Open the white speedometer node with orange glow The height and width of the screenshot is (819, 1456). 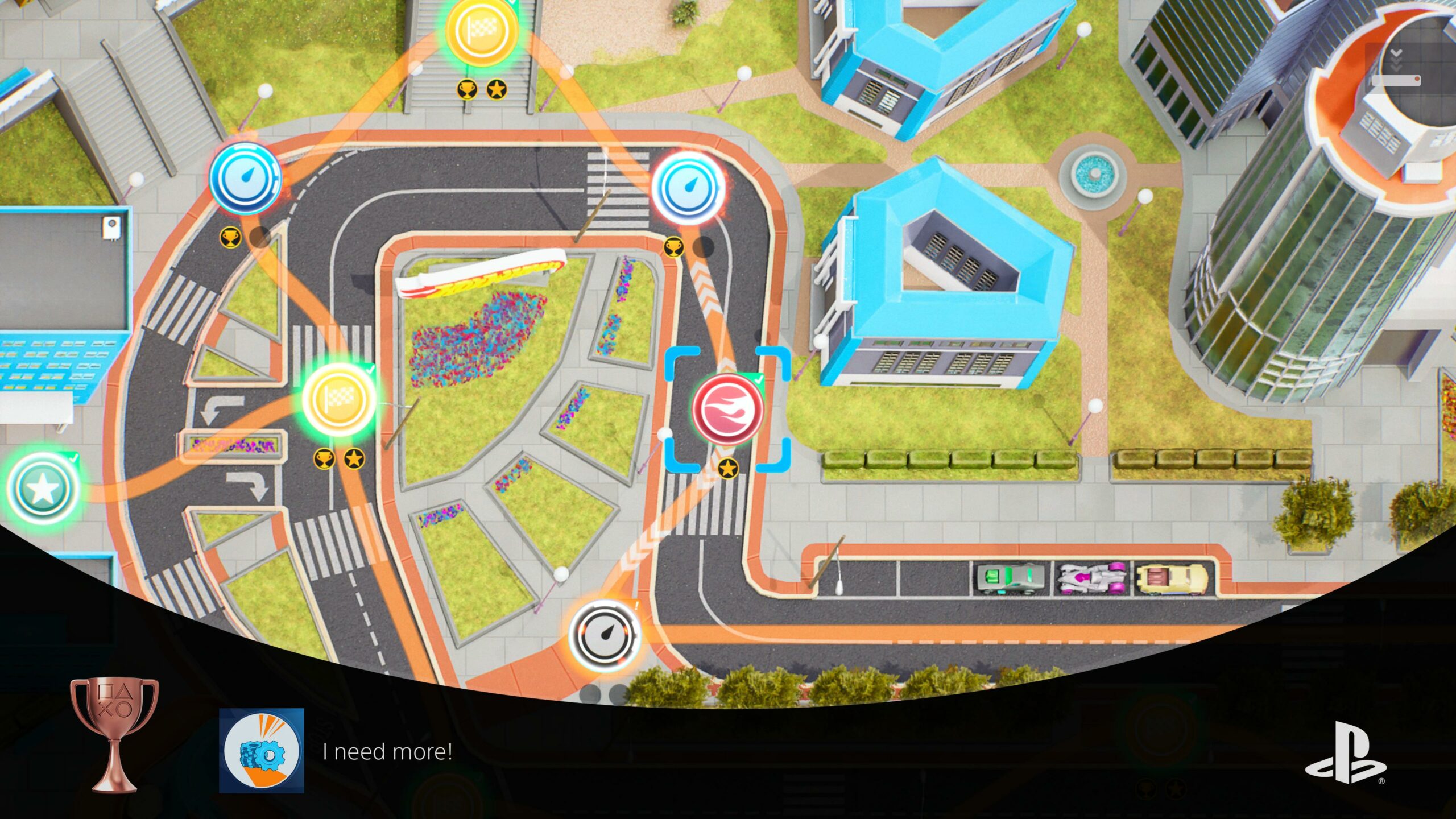point(605,635)
